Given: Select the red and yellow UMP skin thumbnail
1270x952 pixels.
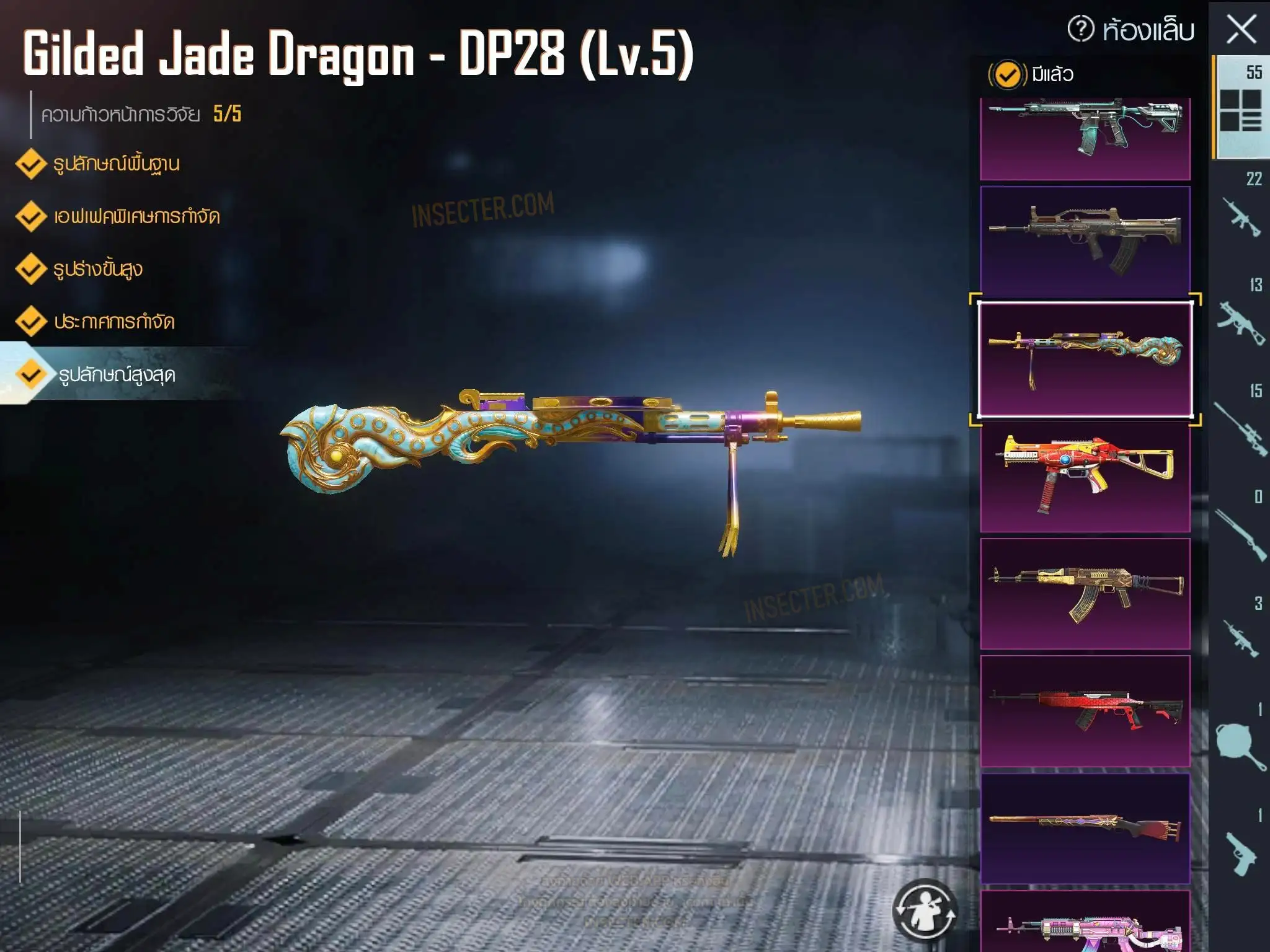Looking at the screenshot, I should click(1085, 476).
